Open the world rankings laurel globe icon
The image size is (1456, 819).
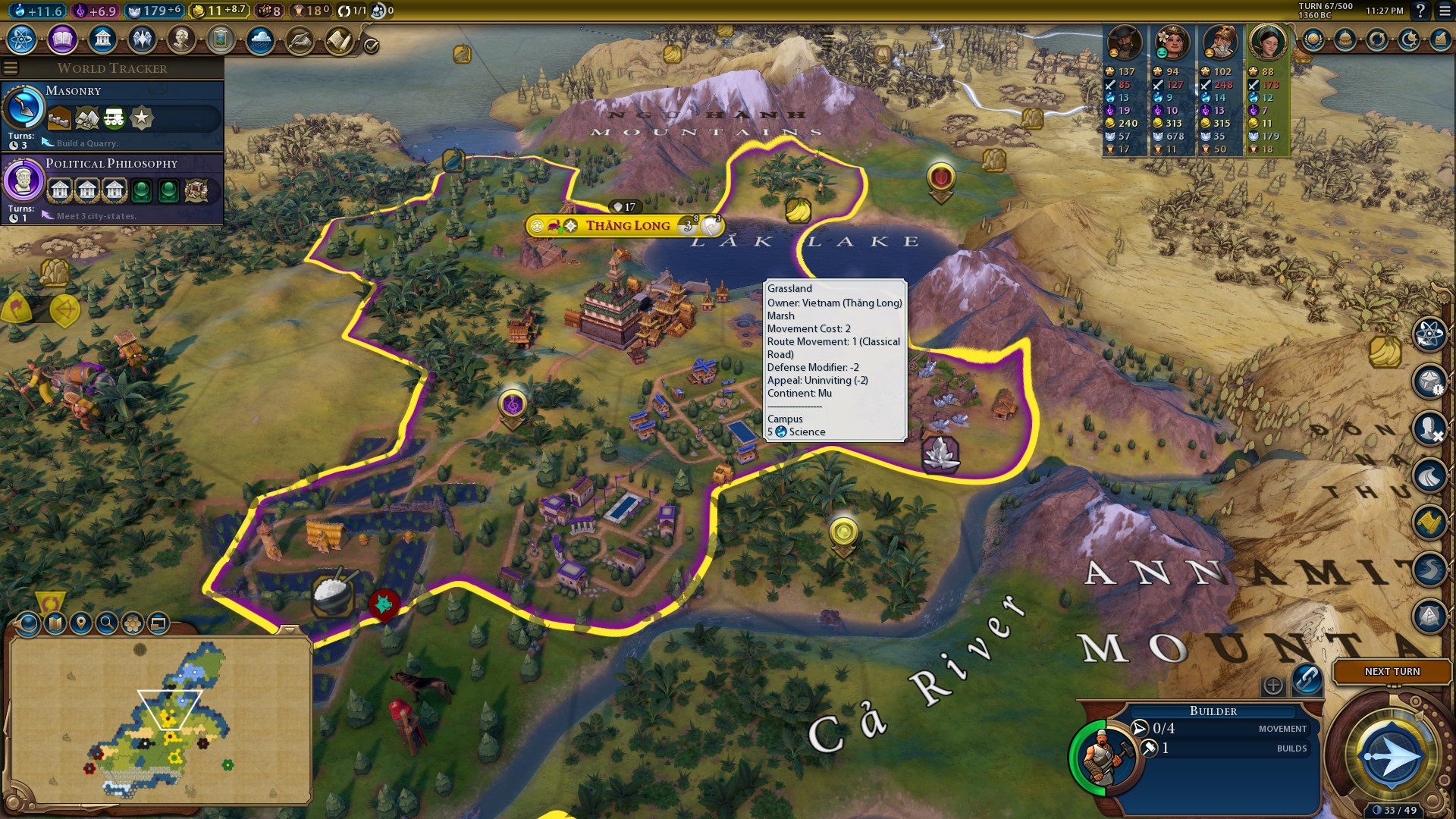(x=1313, y=39)
